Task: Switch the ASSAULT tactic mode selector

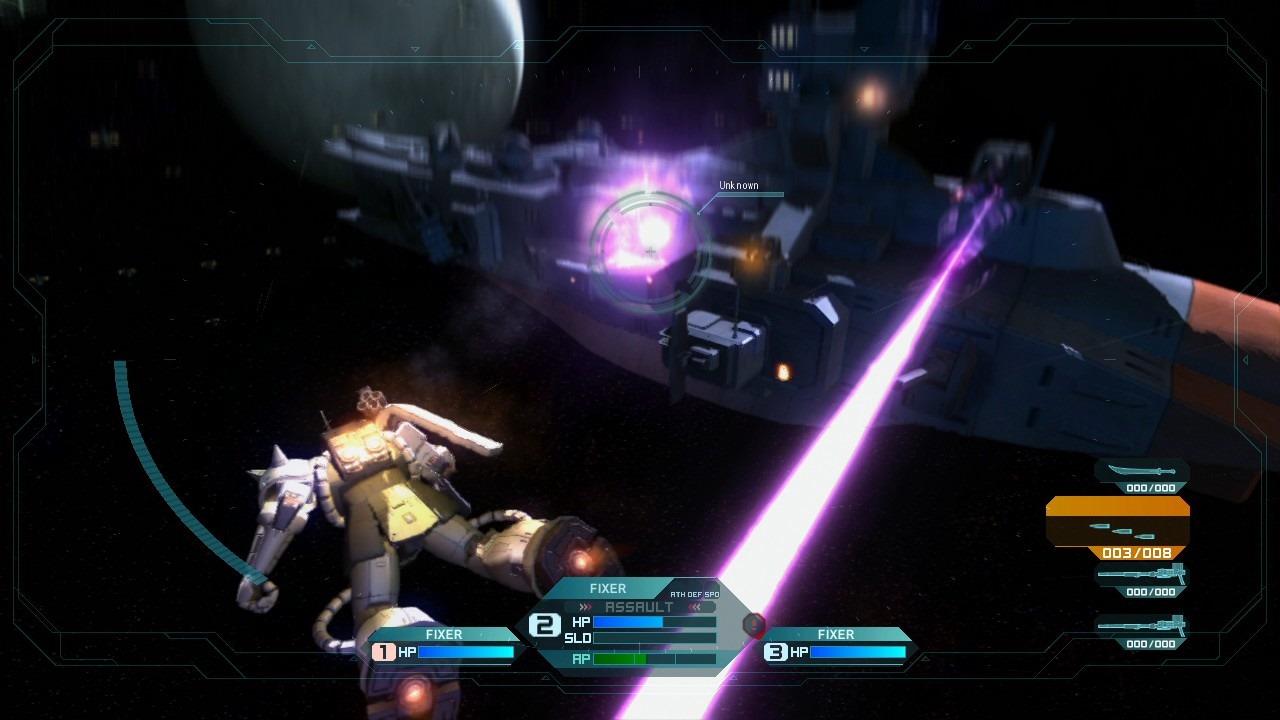Action: [x=639, y=607]
